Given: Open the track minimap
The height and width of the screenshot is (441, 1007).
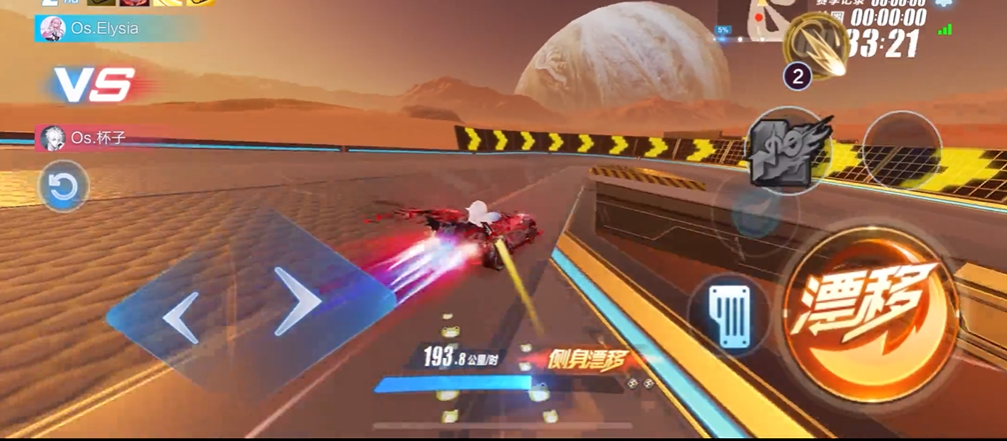Looking at the screenshot, I should pos(768,22).
